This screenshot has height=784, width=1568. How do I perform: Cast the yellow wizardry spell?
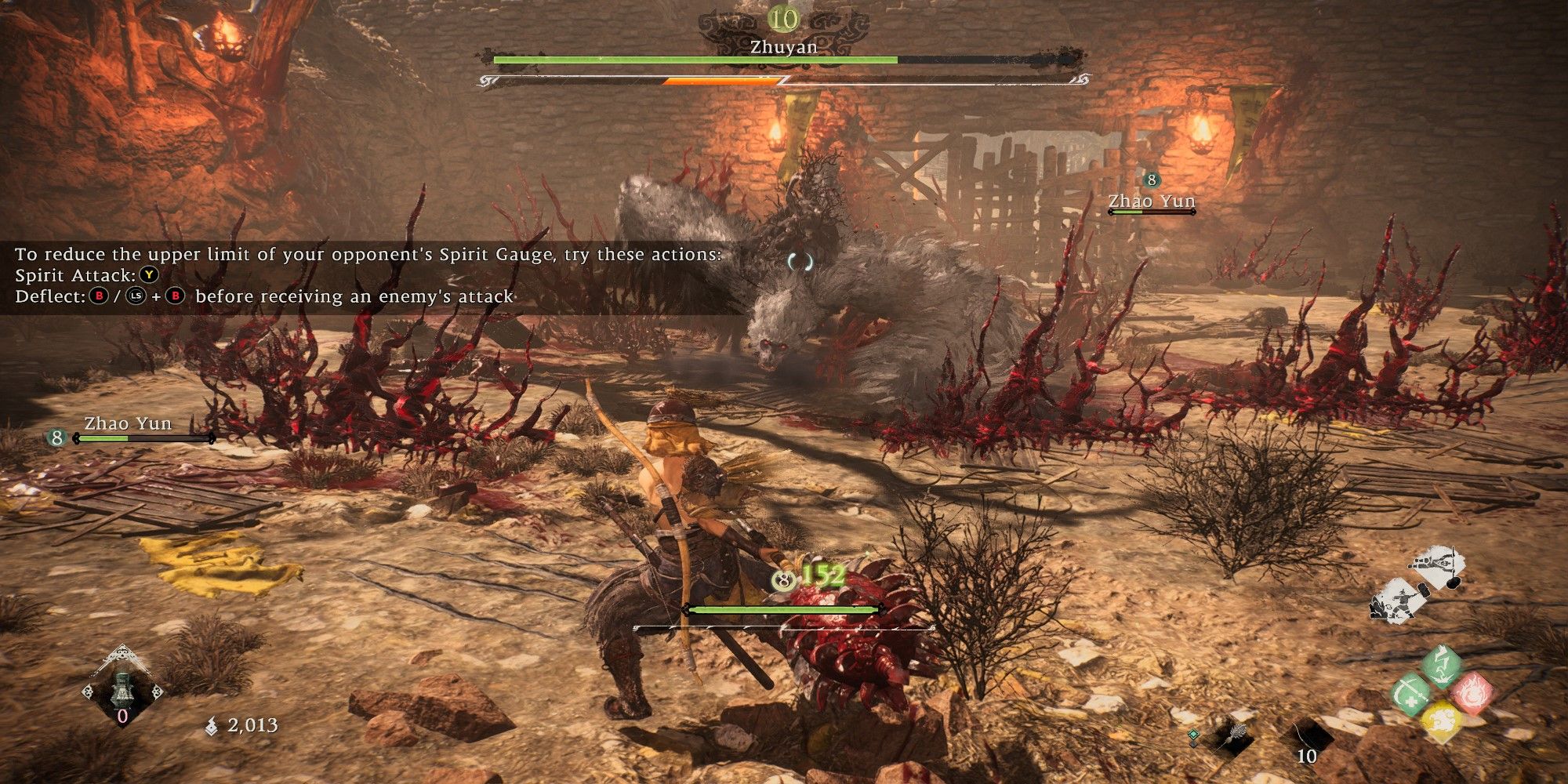point(1441,722)
